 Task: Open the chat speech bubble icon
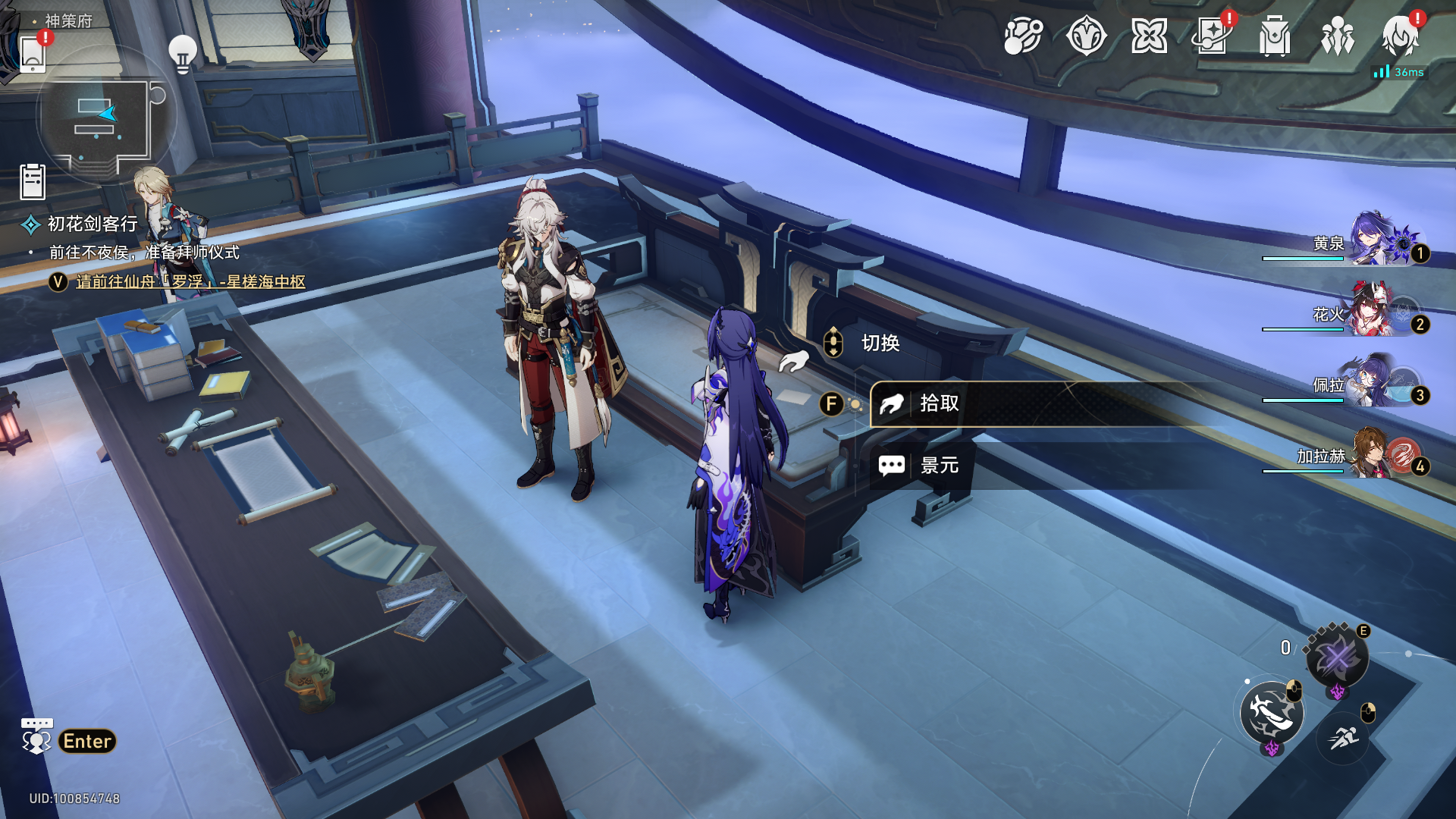coord(36,736)
